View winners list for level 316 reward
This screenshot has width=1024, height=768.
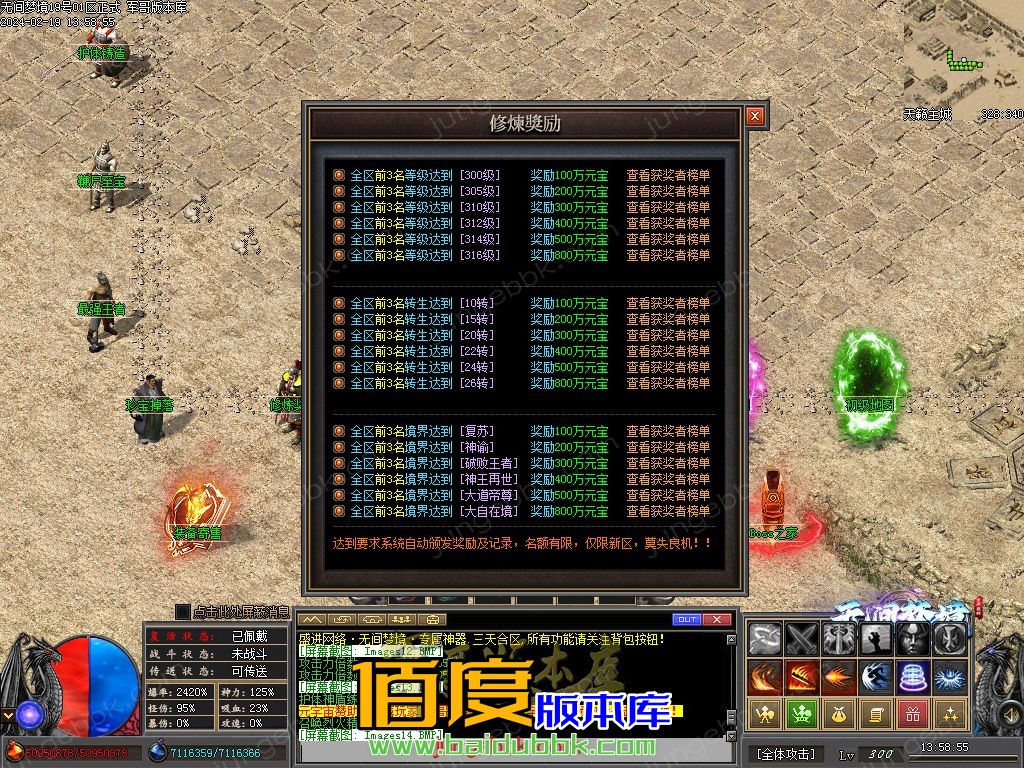(668, 255)
